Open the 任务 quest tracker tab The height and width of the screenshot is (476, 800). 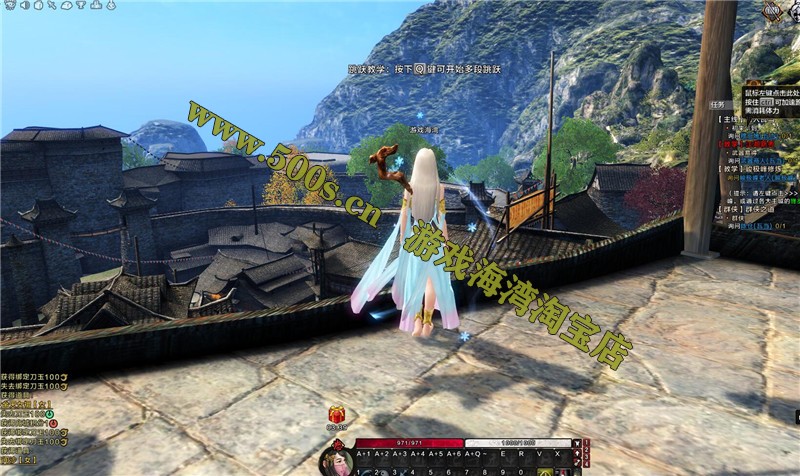716,103
